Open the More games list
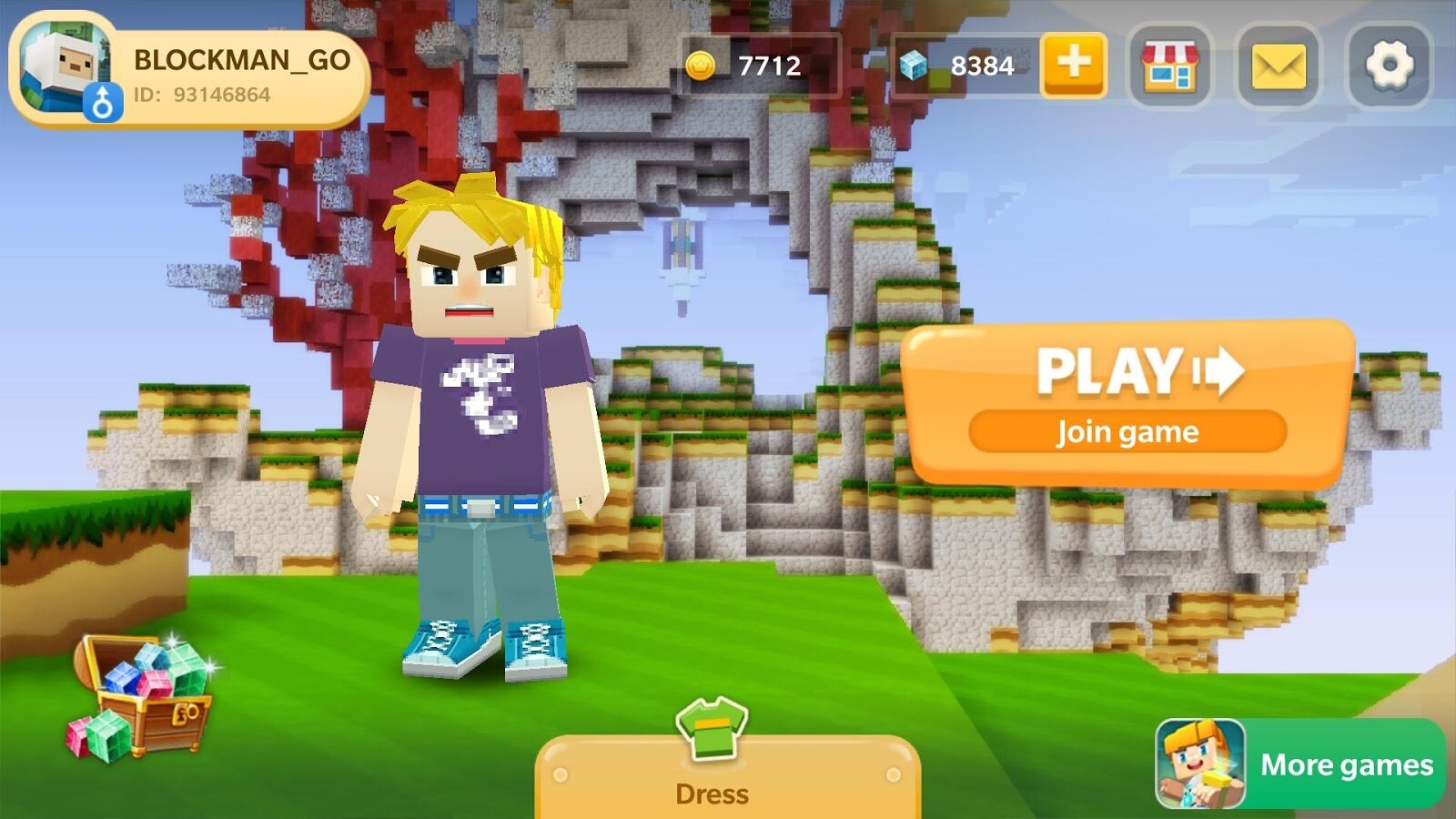The width and height of the screenshot is (1456, 819). 1299,764
